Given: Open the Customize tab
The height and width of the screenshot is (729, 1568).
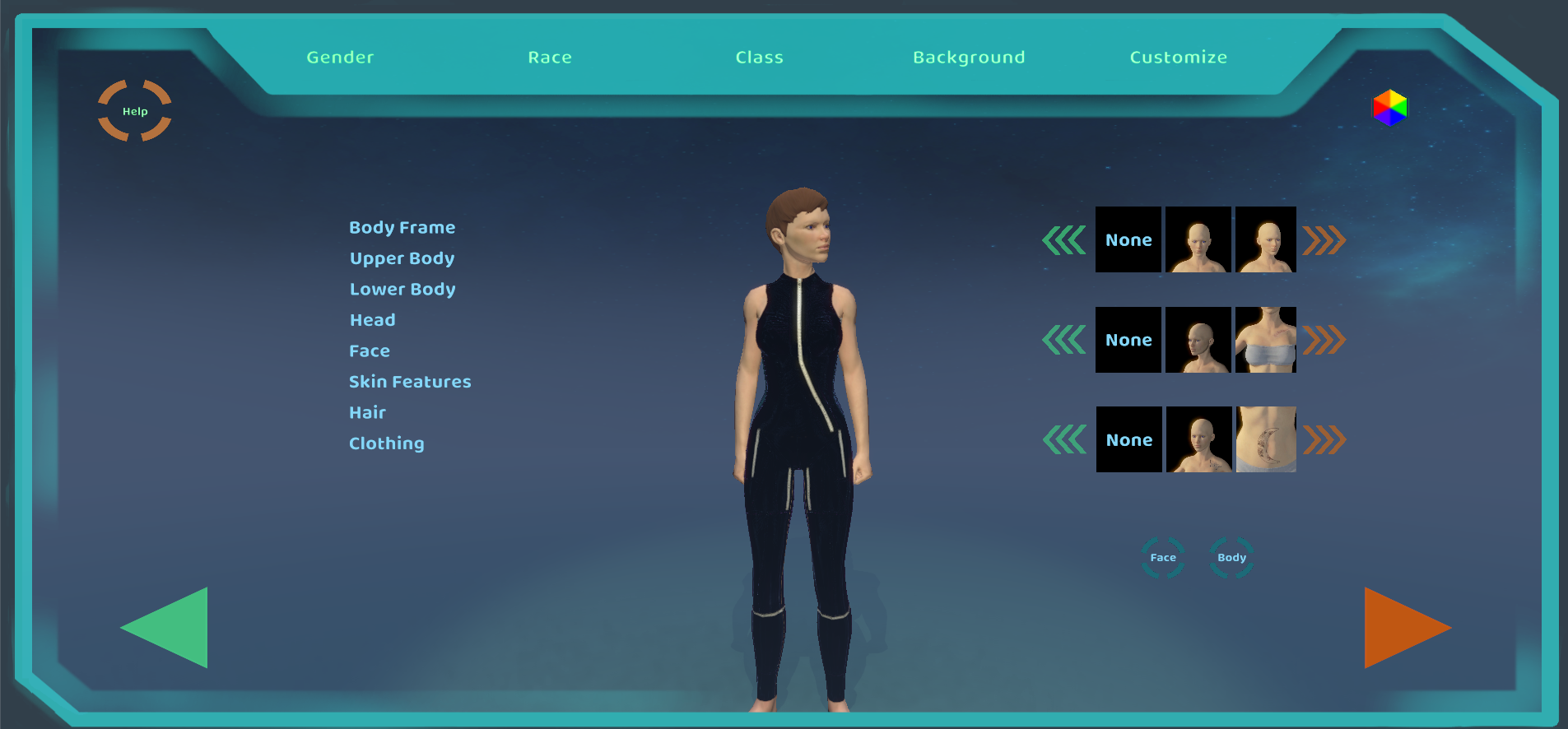Looking at the screenshot, I should tap(1178, 58).
